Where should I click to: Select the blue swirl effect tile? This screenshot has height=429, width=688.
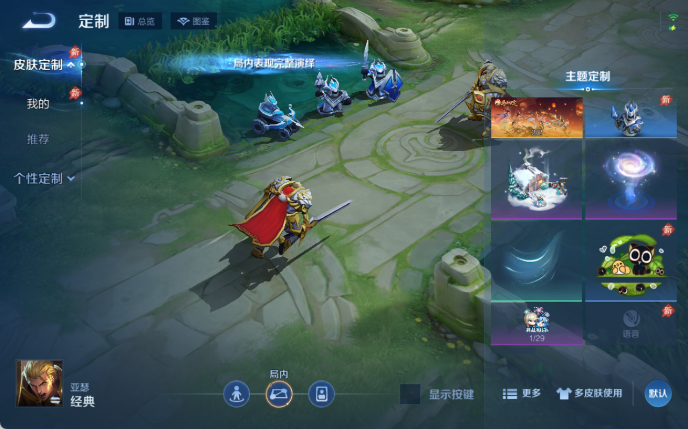[536, 263]
